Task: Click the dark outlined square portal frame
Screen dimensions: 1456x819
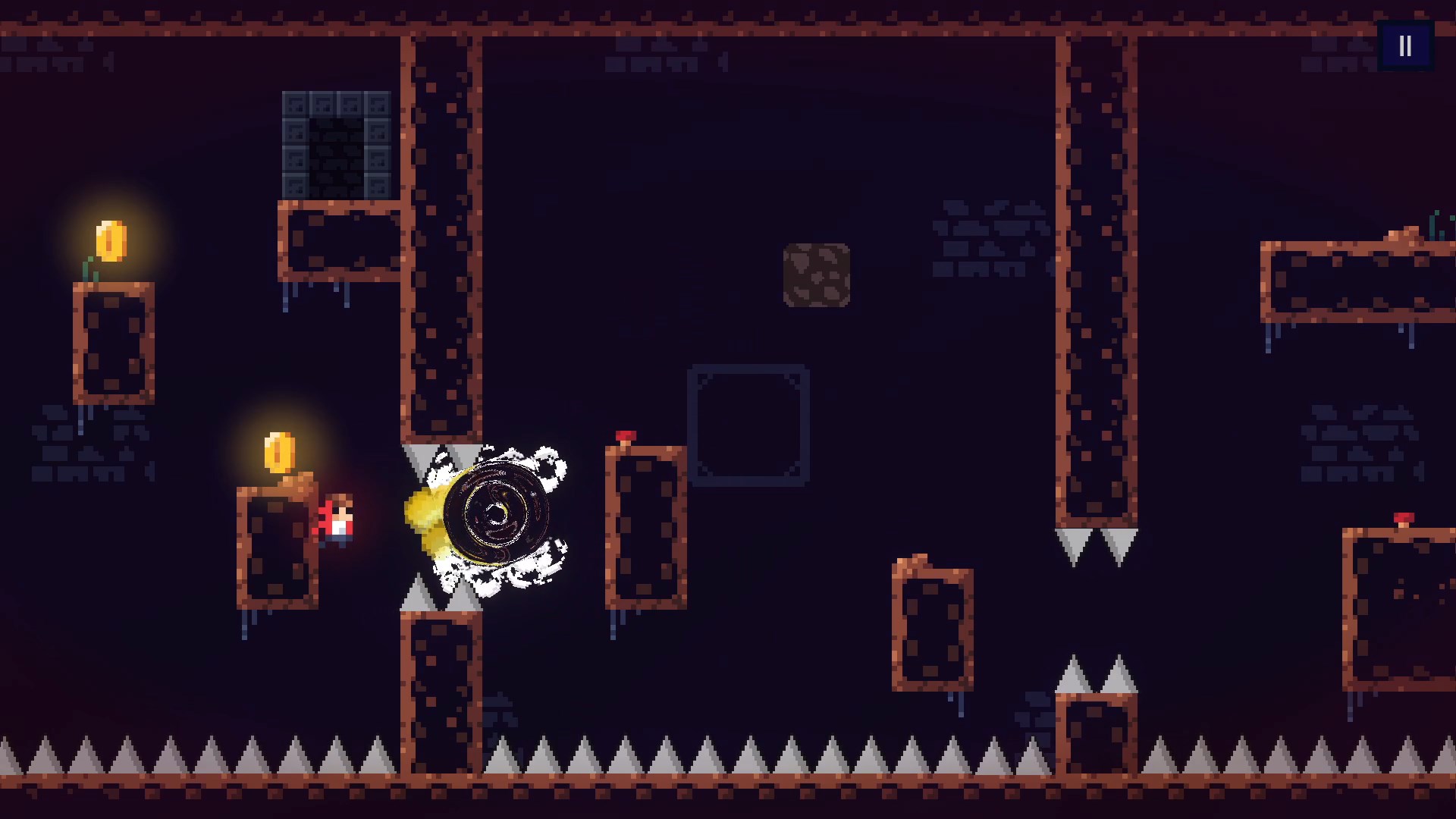Action: [x=748, y=422]
